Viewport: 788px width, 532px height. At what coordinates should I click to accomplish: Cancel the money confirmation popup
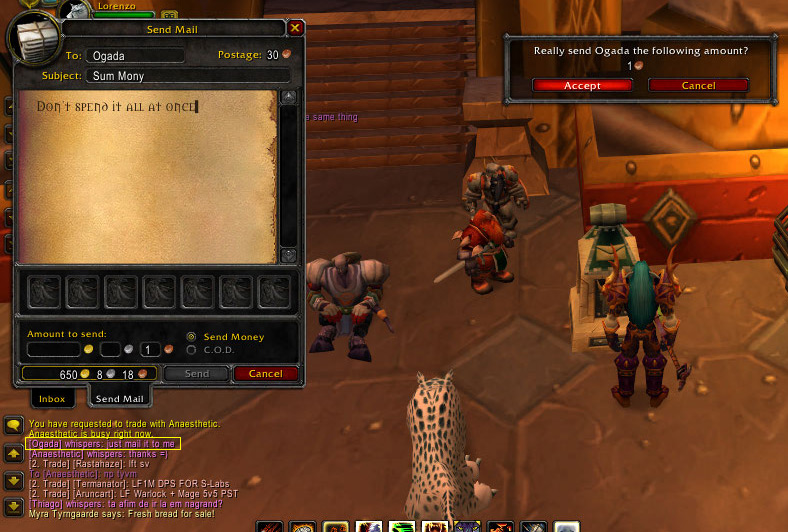(x=698, y=86)
